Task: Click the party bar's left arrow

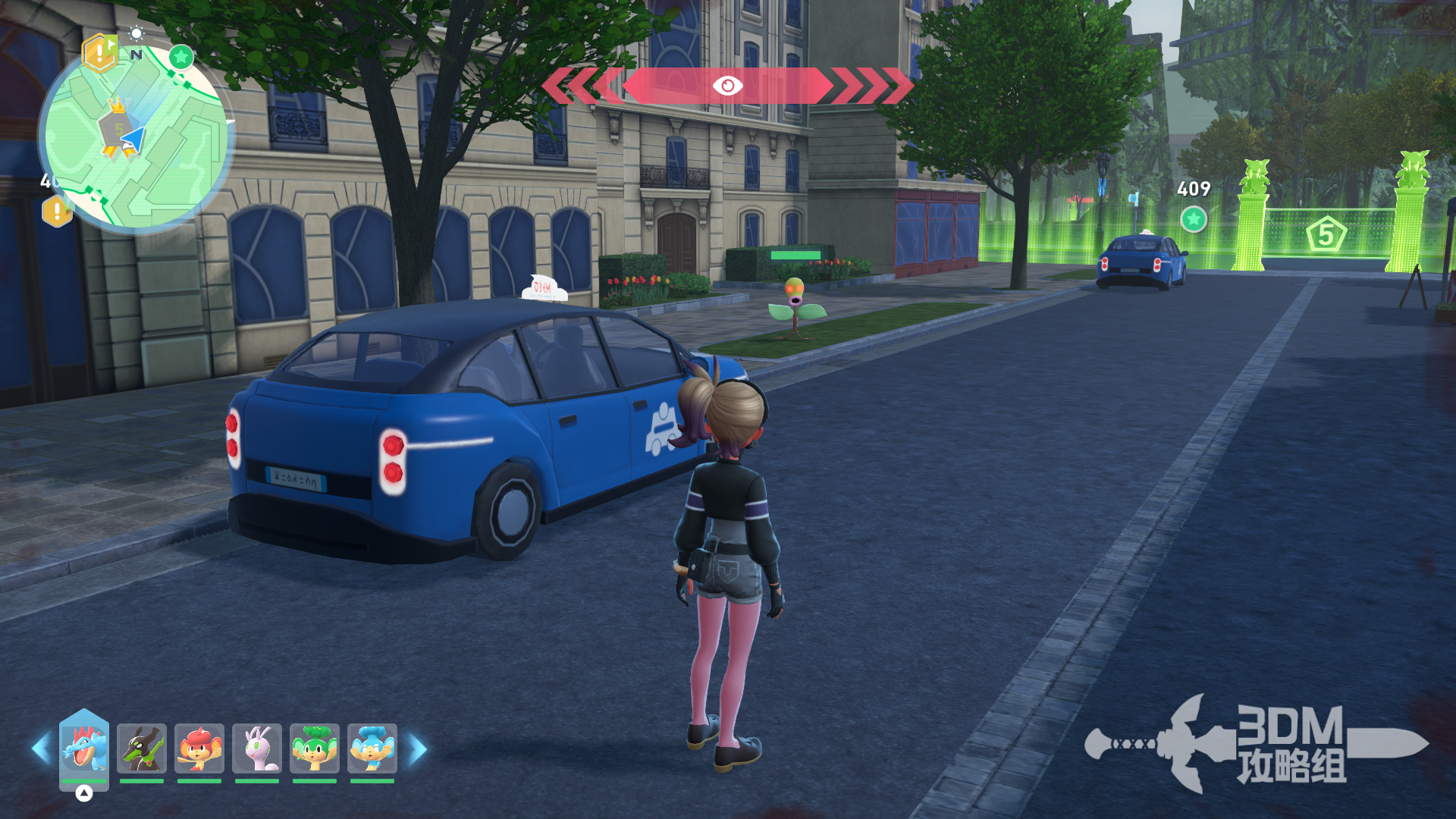Action: pyautogui.click(x=41, y=749)
